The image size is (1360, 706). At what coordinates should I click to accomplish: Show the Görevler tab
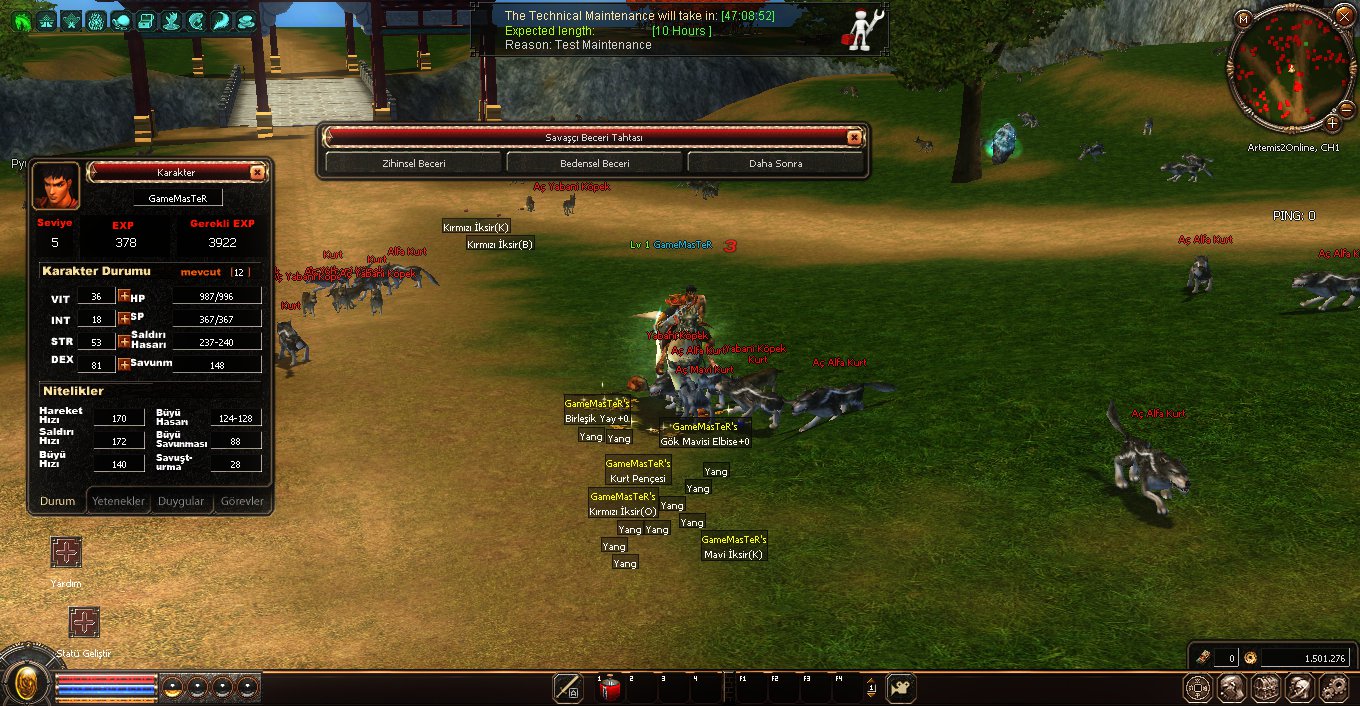[x=242, y=501]
